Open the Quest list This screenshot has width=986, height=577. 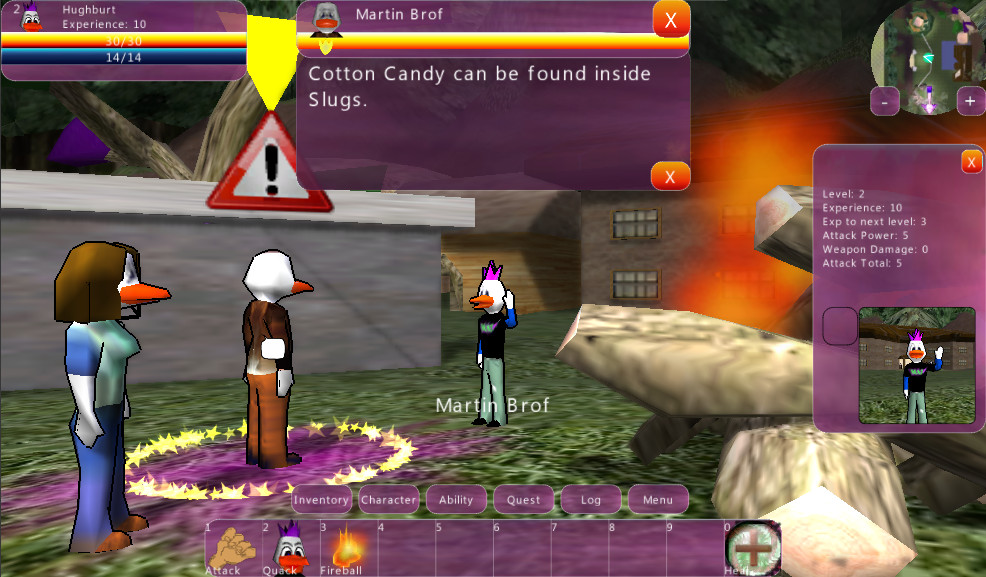523,499
